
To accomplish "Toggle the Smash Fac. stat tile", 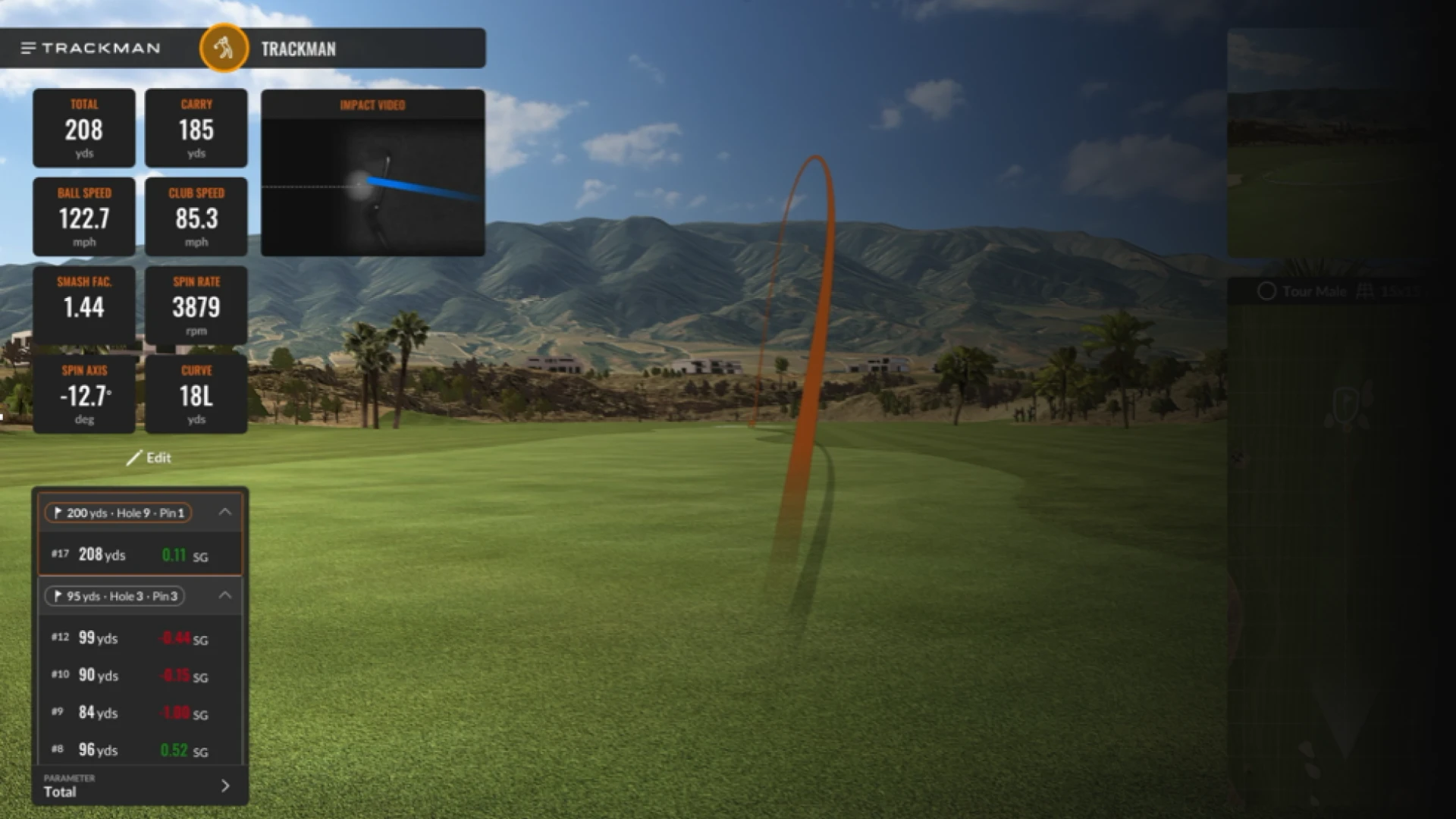I will [84, 305].
